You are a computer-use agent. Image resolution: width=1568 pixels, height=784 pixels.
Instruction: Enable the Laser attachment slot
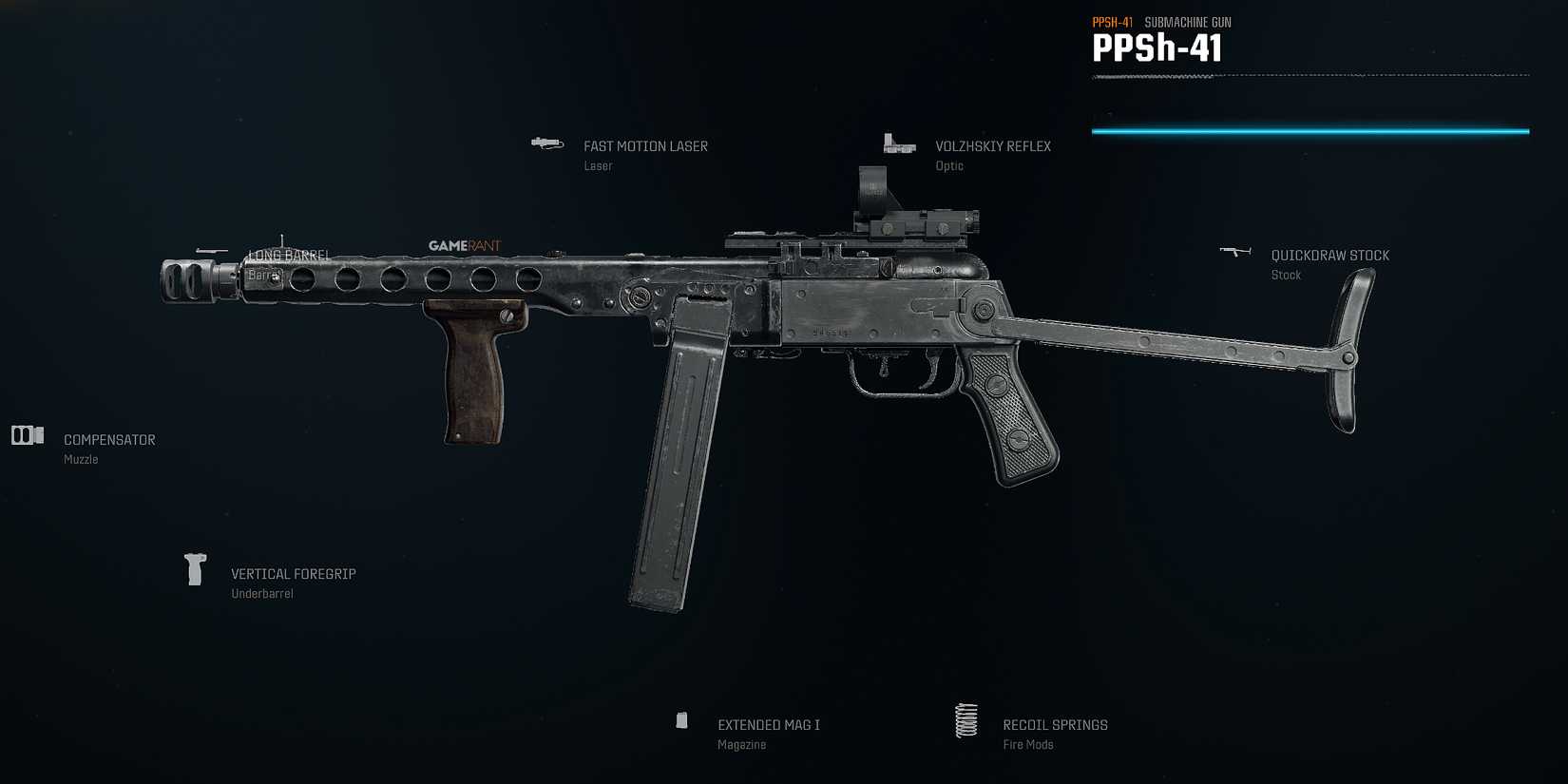click(598, 165)
